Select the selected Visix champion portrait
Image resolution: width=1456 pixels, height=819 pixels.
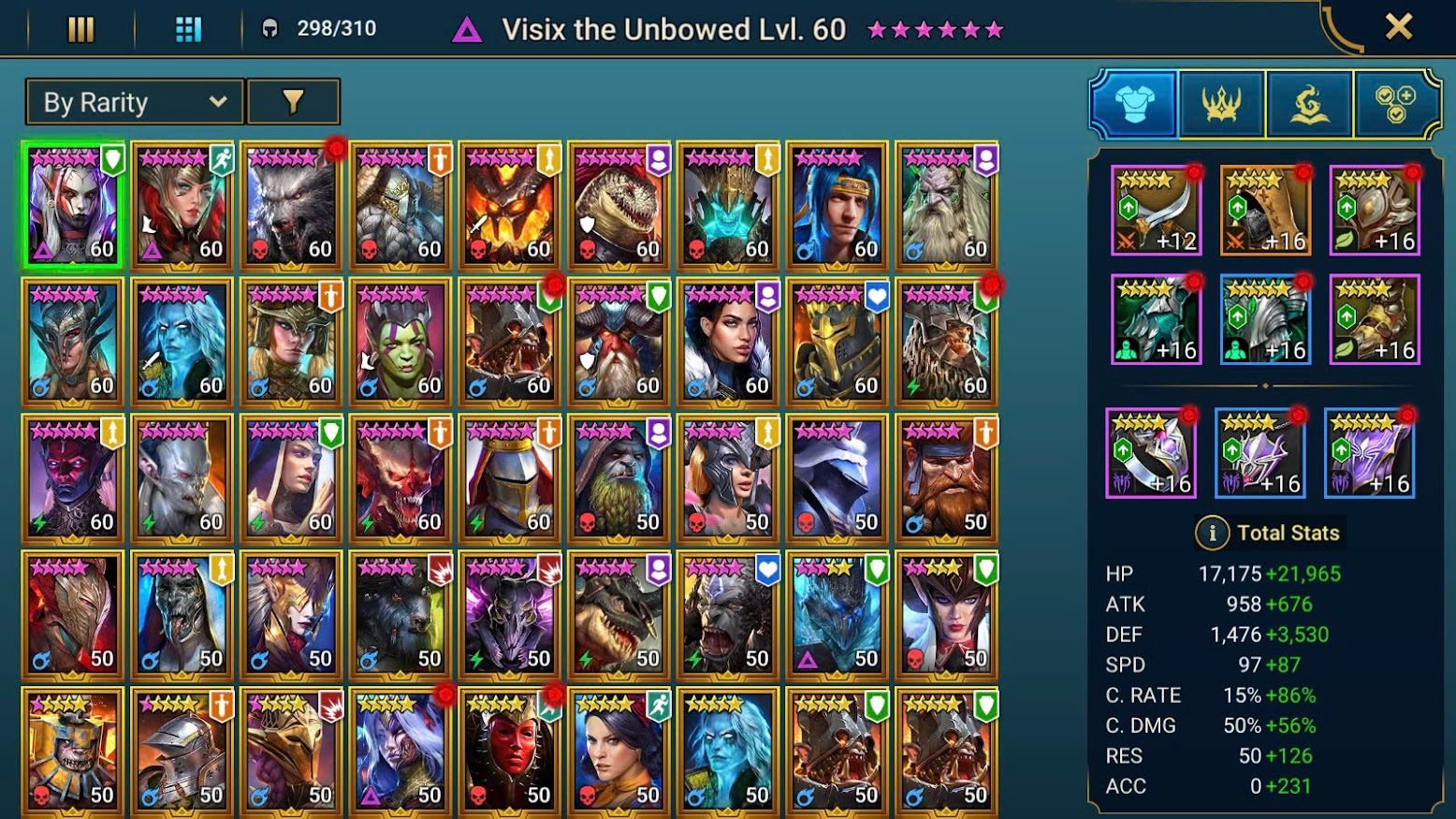[73, 206]
